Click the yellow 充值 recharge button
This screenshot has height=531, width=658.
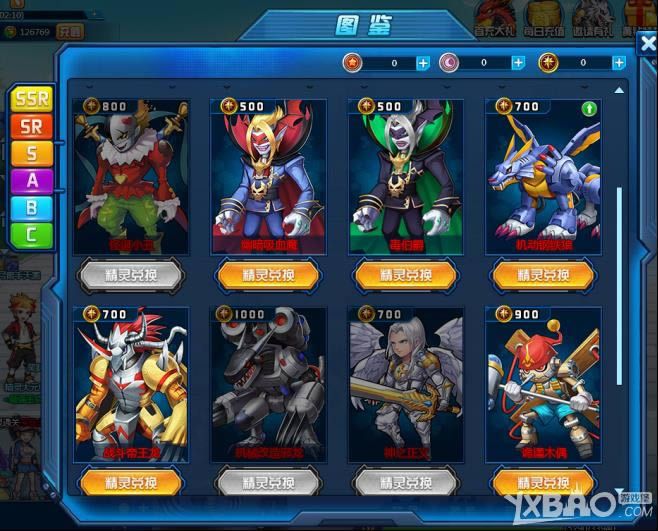69,32
